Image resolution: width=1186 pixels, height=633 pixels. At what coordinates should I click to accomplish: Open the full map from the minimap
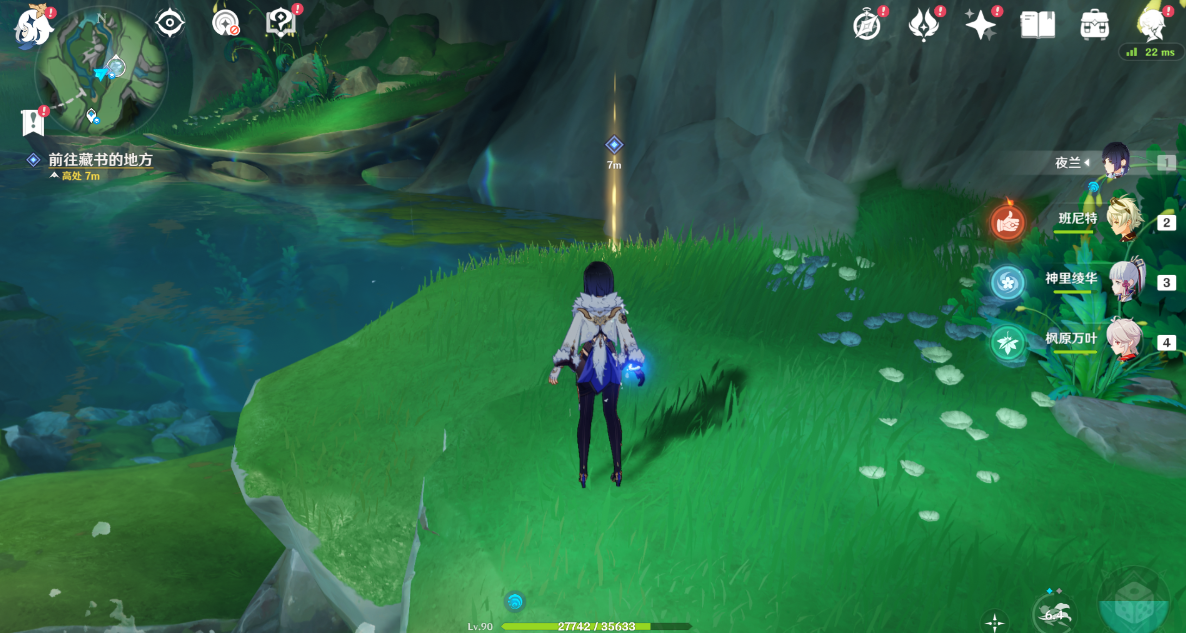click(100, 72)
